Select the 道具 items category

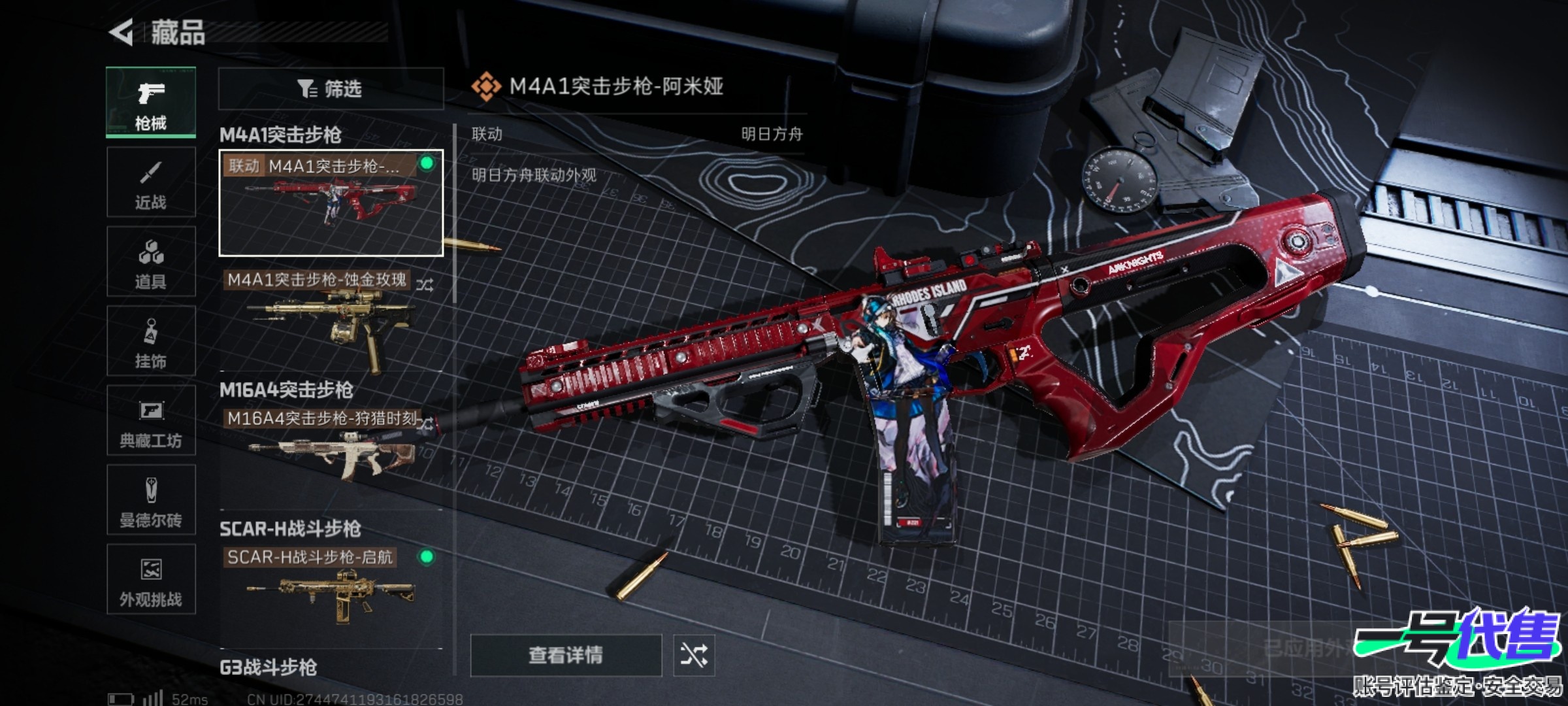coord(151,262)
